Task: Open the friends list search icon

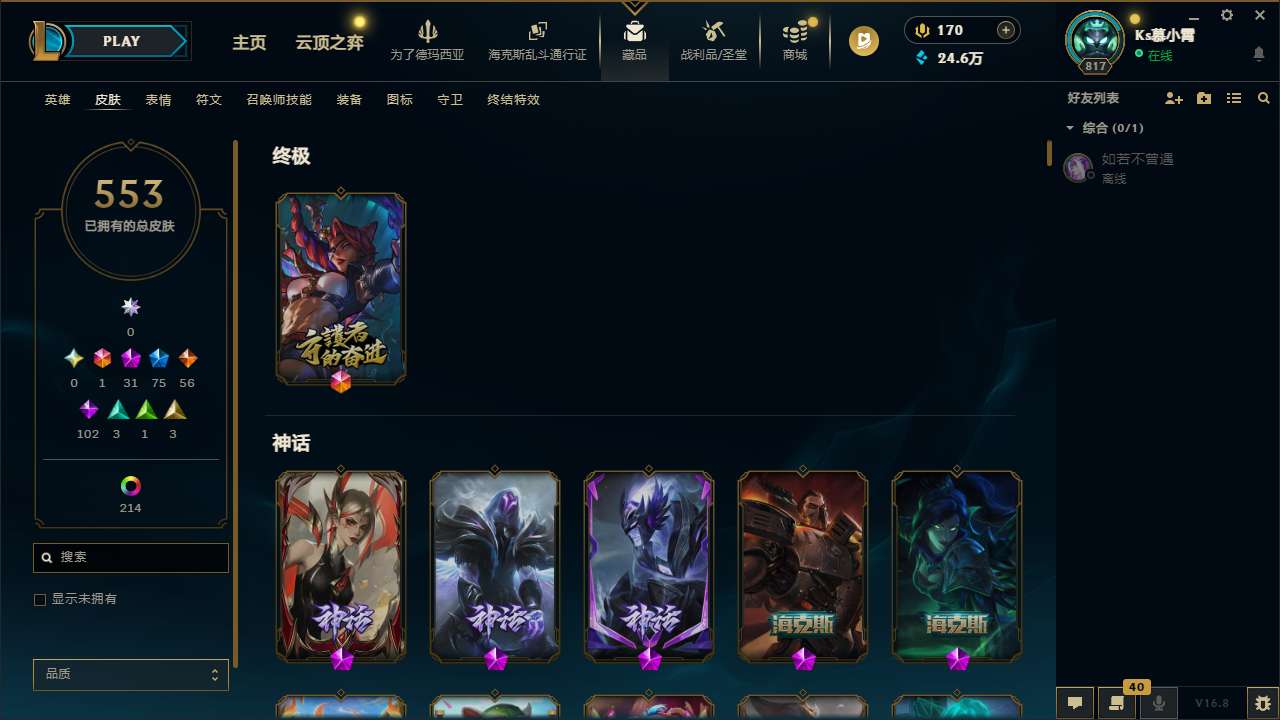Action: click(1264, 98)
